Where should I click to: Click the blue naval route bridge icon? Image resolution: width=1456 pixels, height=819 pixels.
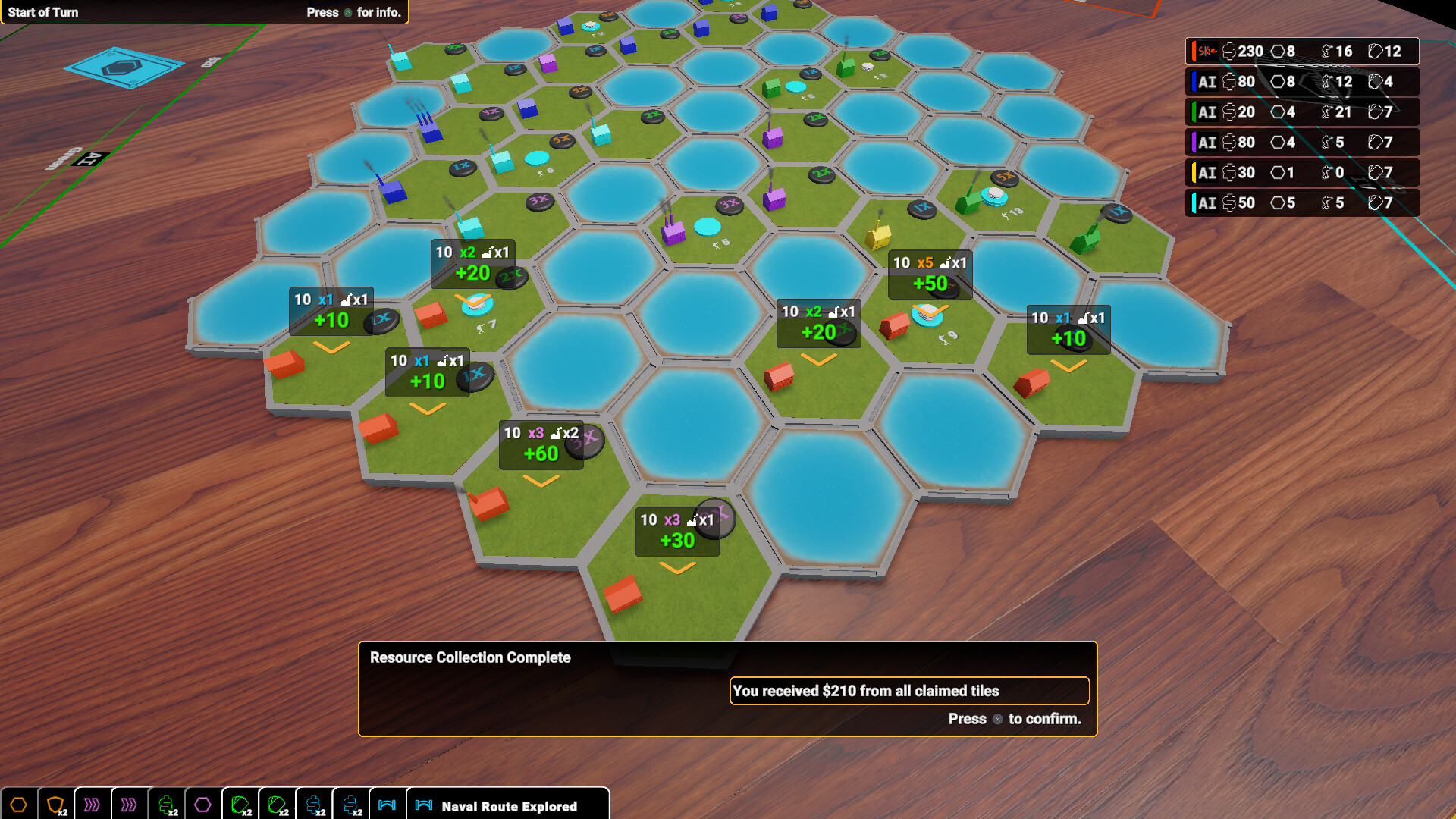tap(387, 806)
